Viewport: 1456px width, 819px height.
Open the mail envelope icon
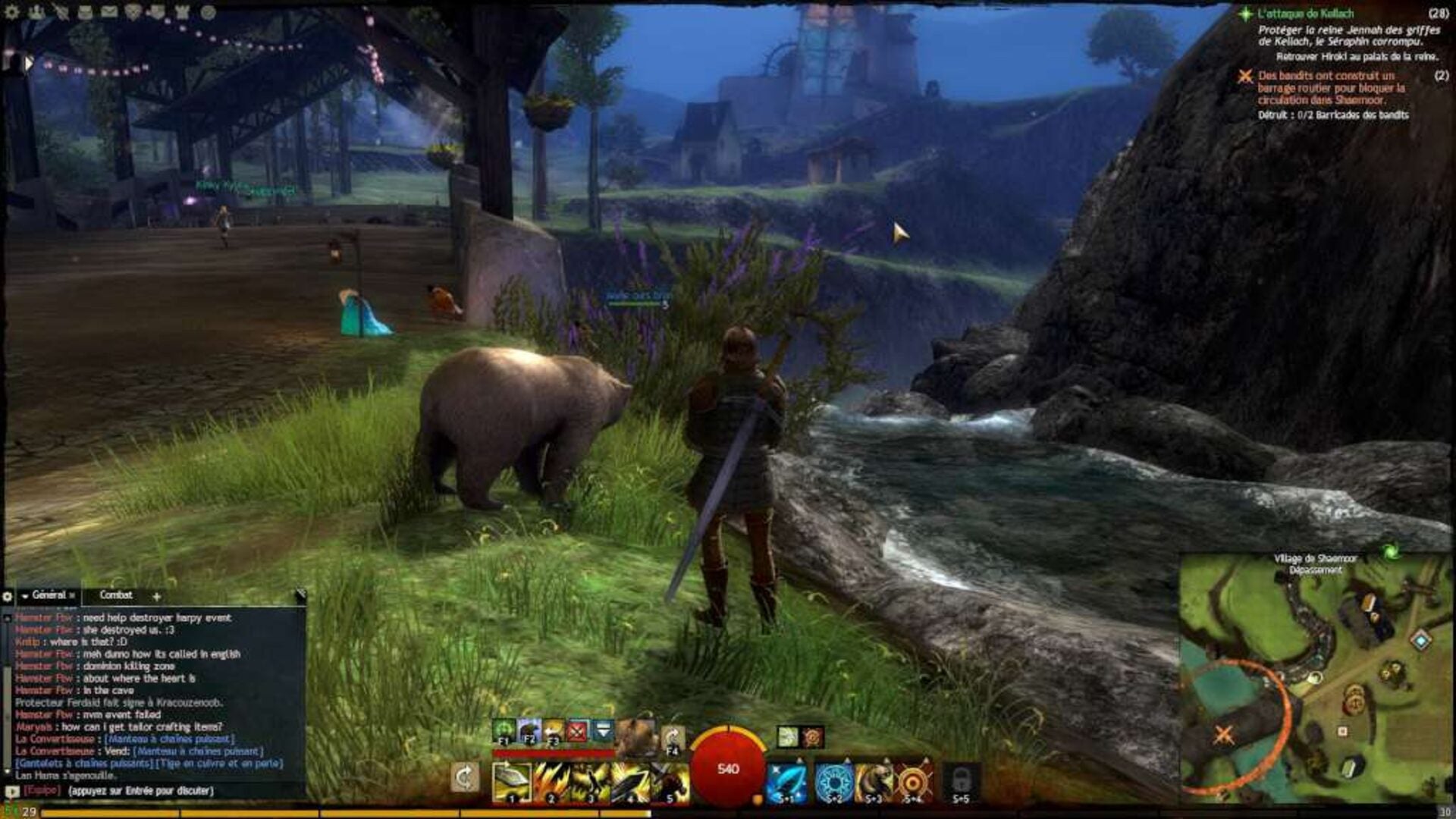pos(109,12)
